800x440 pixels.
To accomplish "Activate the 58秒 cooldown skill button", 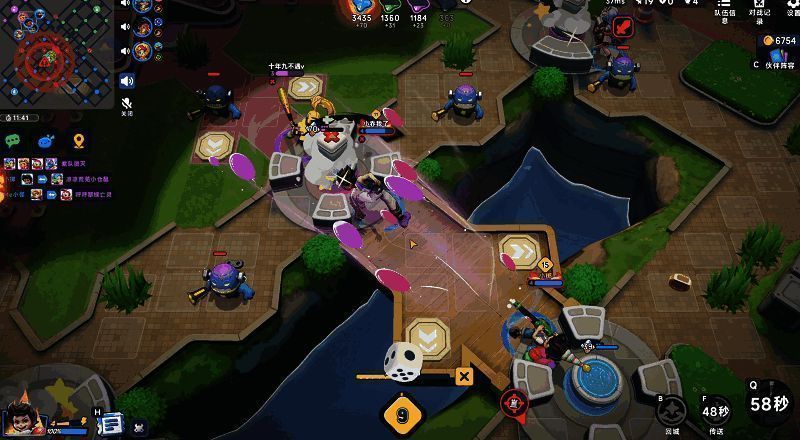I will 768,403.
